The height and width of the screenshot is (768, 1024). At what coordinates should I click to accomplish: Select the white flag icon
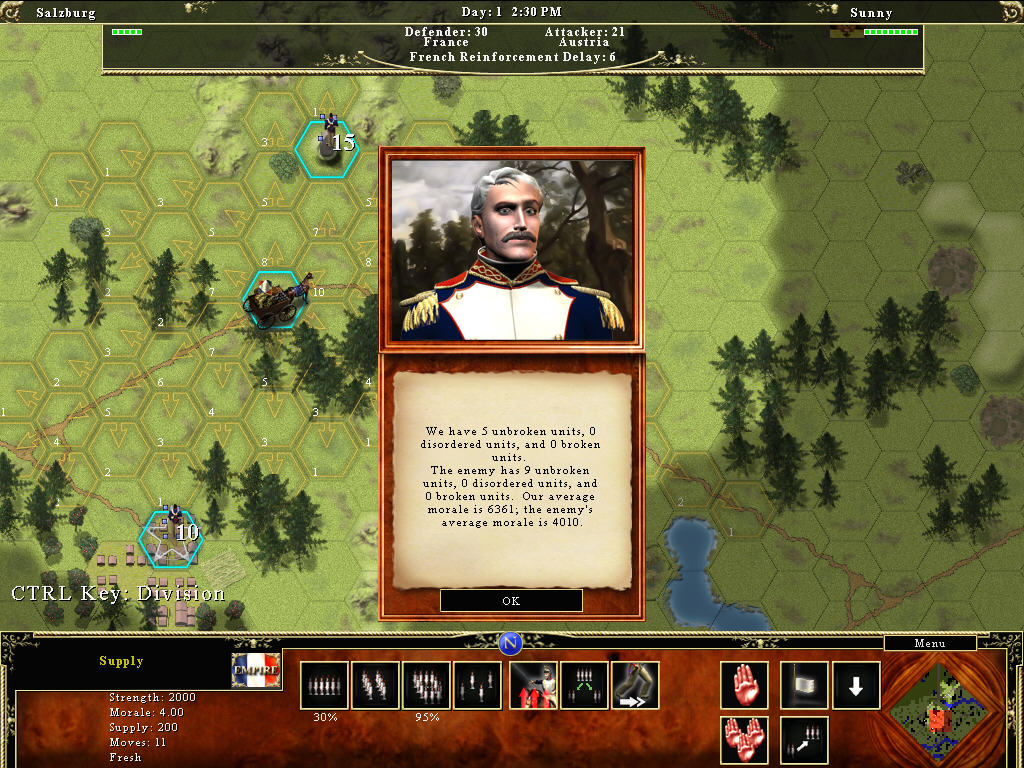click(804, 686)
